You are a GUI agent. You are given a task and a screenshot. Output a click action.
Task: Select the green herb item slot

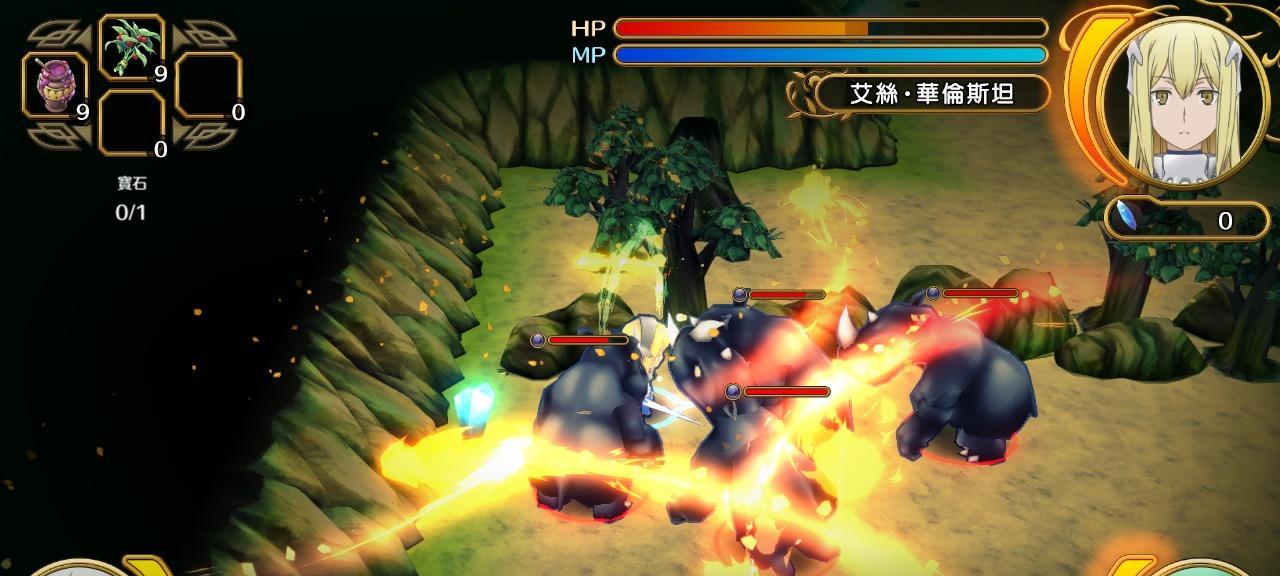pyautogui.click(x=132, y=47)
